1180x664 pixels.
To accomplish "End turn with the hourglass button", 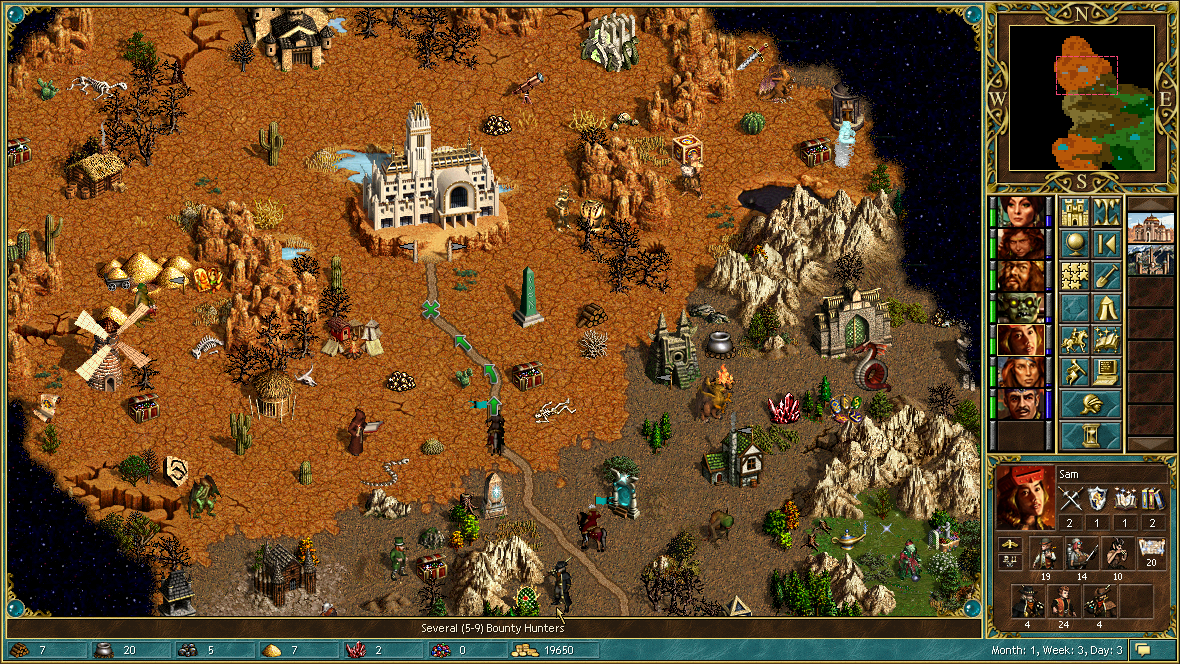I will point(1090,436).
